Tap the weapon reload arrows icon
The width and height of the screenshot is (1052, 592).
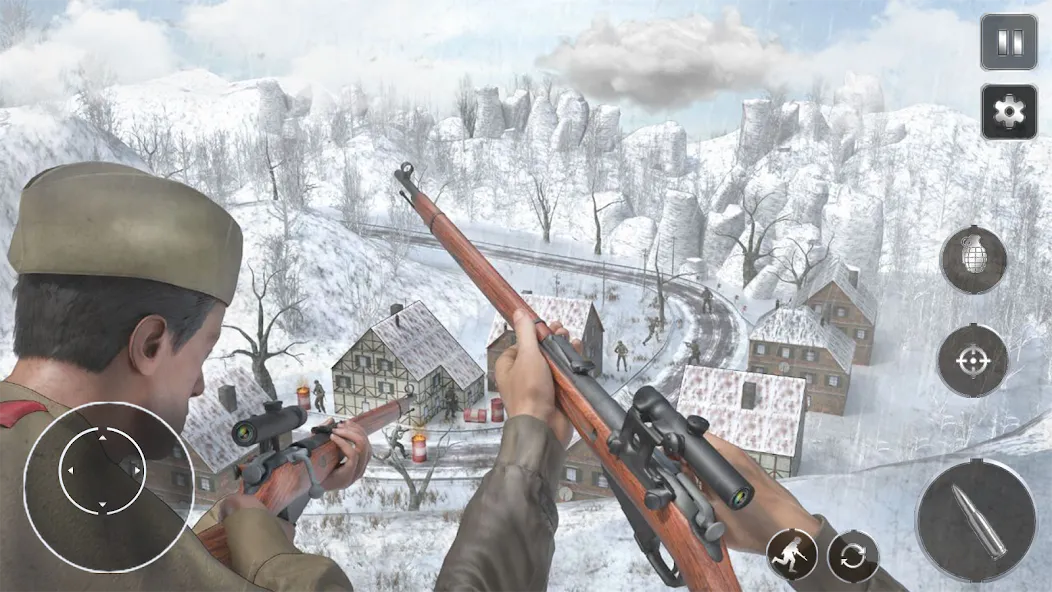[x=853, y=556]
